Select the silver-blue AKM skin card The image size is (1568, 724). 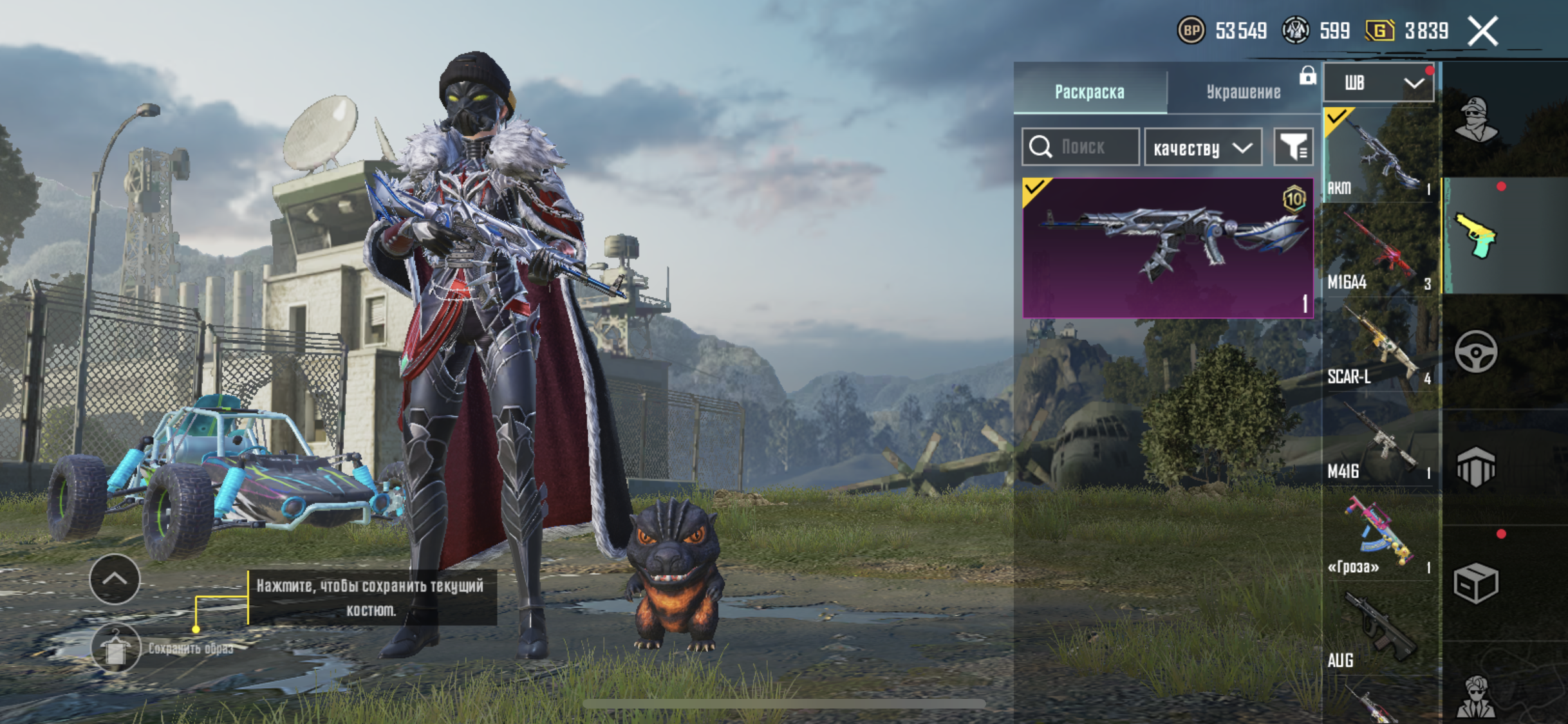pyautogui.click(x=1166, y=248)
